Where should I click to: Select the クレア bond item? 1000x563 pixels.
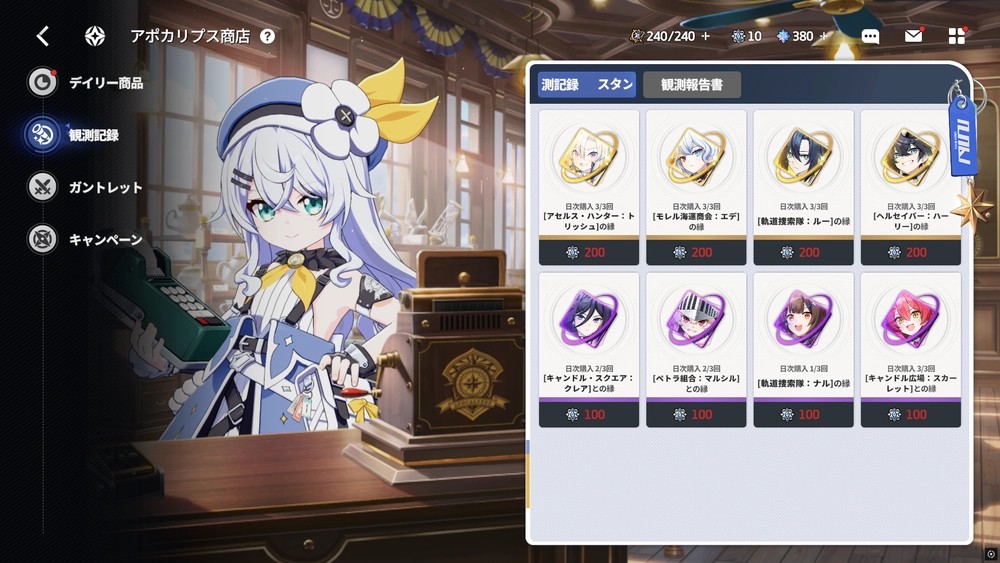[x=589, y=350]
